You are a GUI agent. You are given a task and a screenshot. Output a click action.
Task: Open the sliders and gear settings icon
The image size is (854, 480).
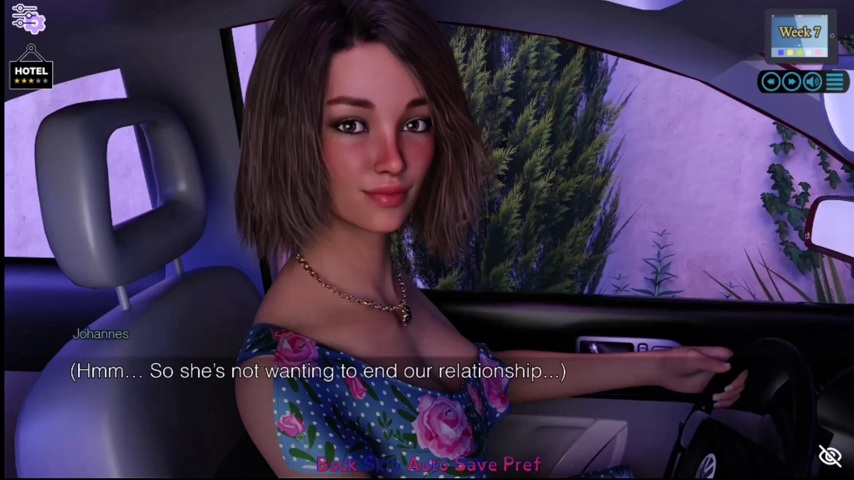tap(25, 18)
